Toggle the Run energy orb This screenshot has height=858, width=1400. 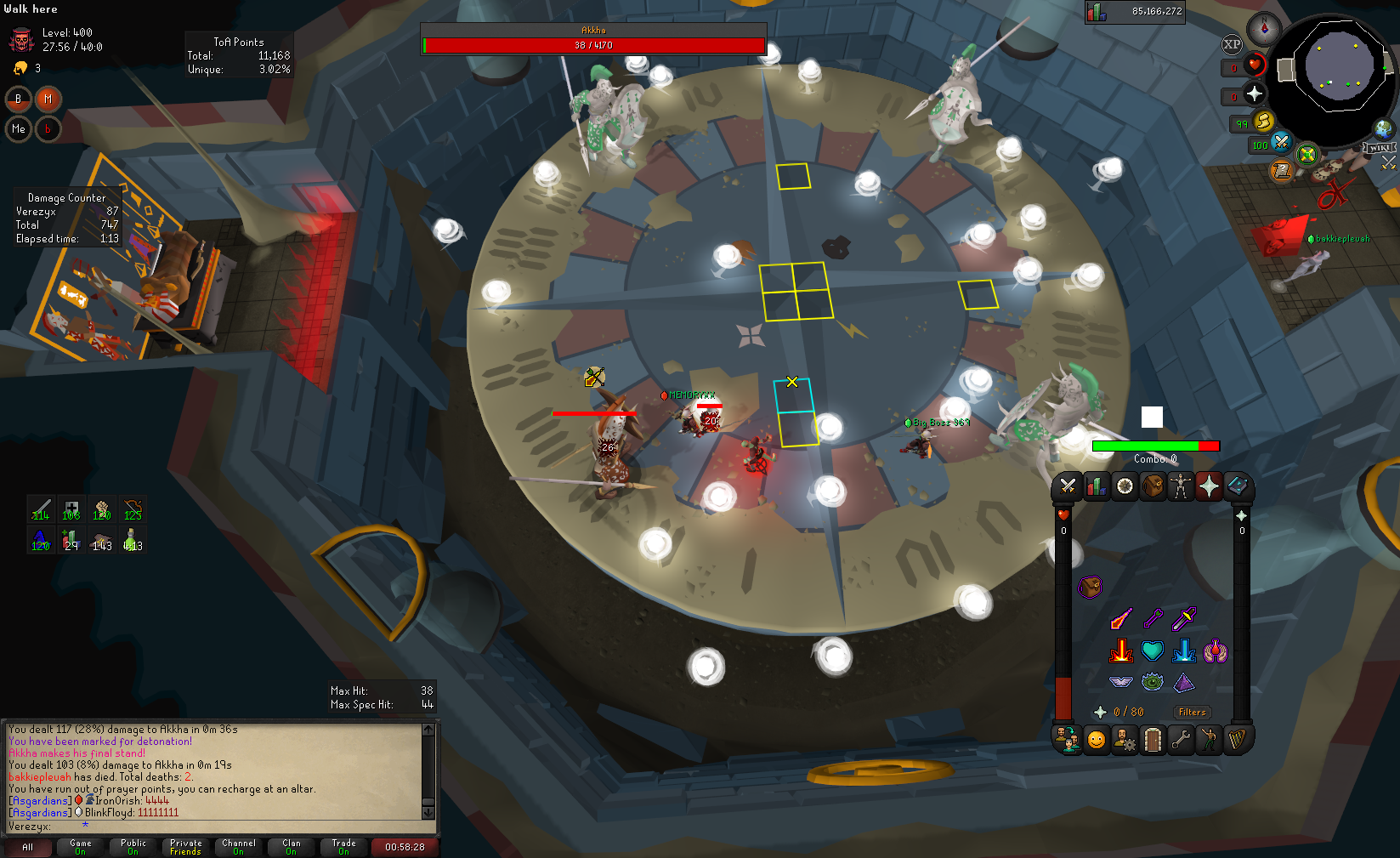pyautogui.click(x=1263, y=122)
